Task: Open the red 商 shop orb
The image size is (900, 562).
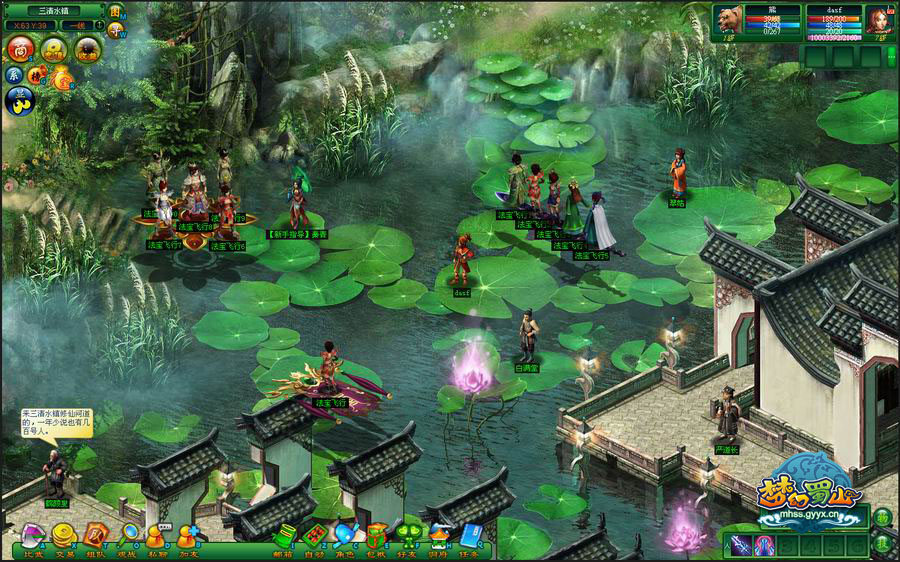Action: (22, 48)
